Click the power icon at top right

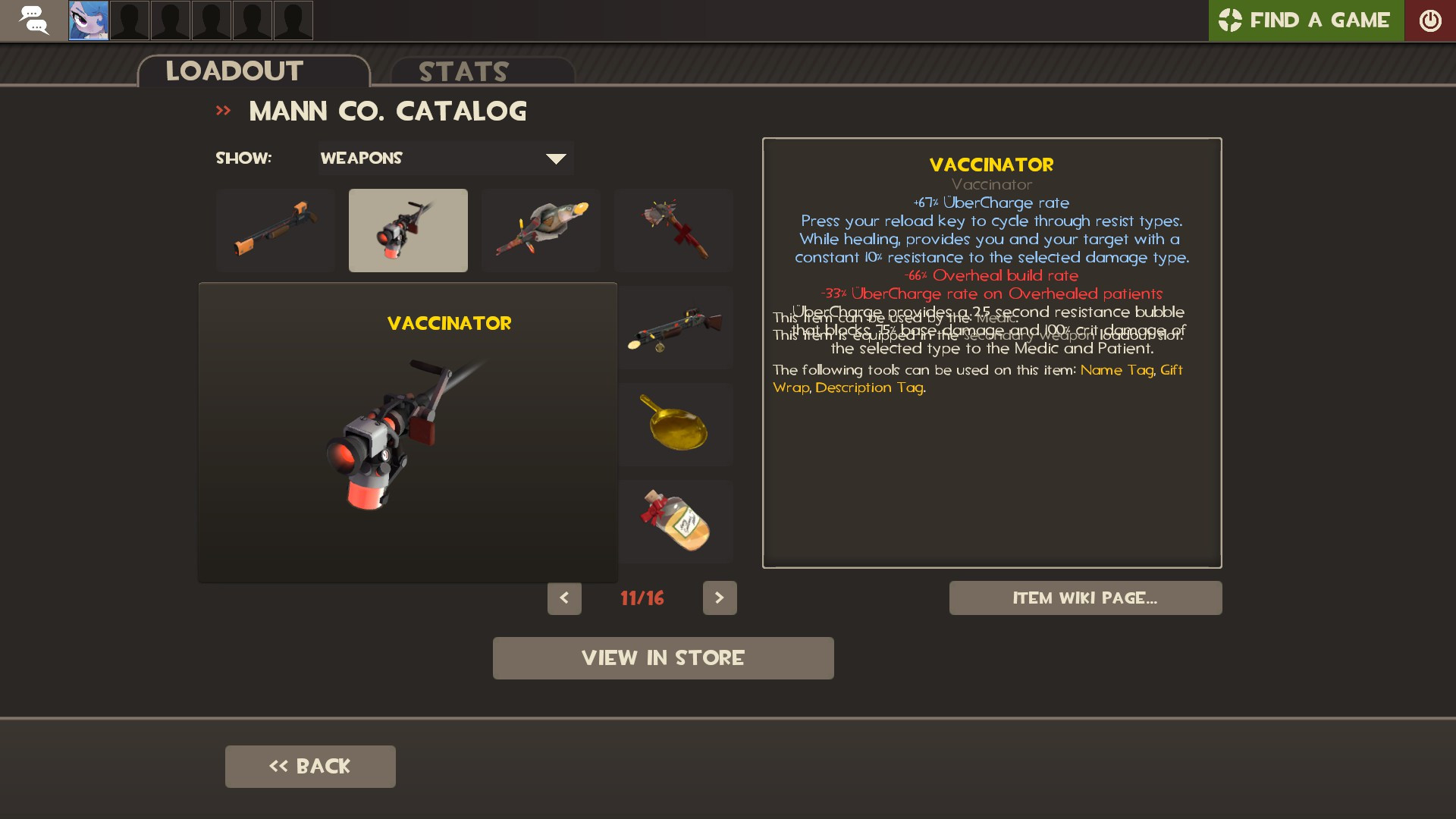(x=1430, y=20)
